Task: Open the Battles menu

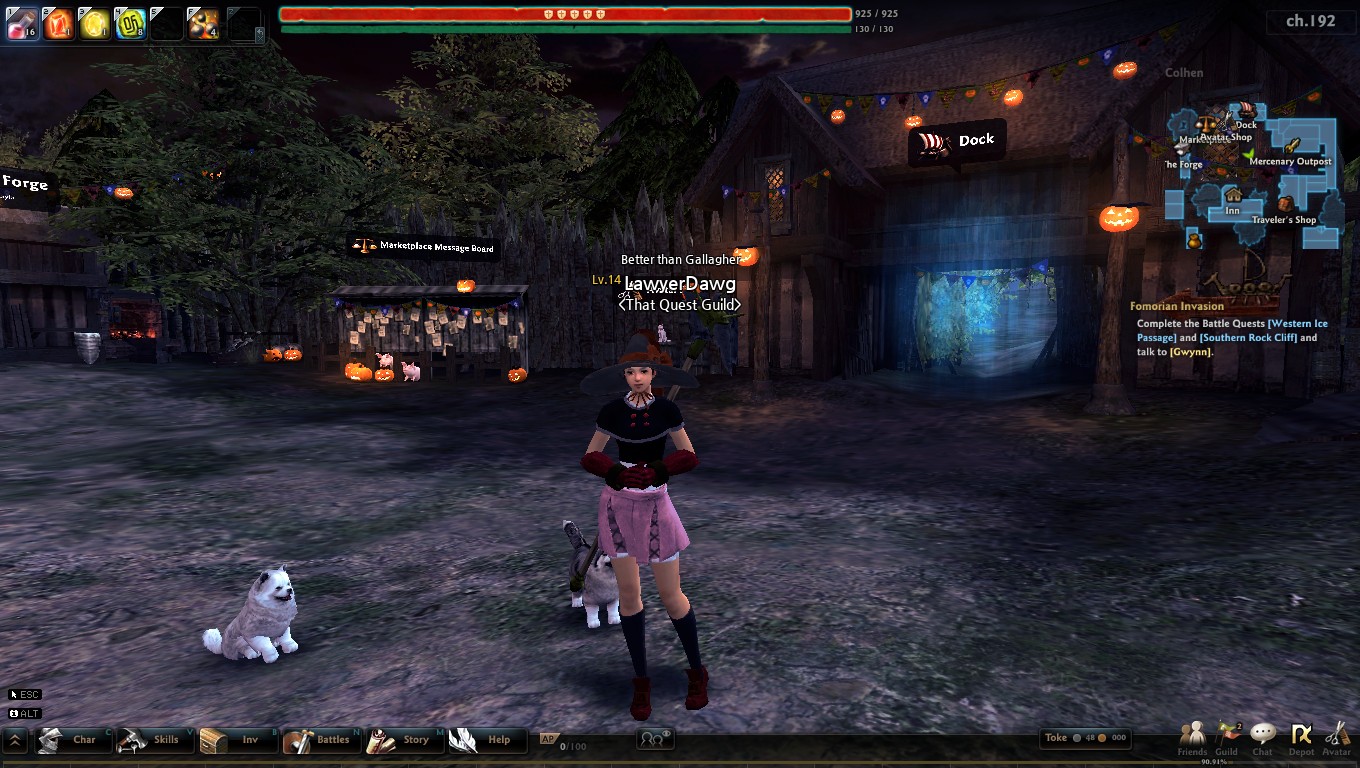Action: (321, 740)
